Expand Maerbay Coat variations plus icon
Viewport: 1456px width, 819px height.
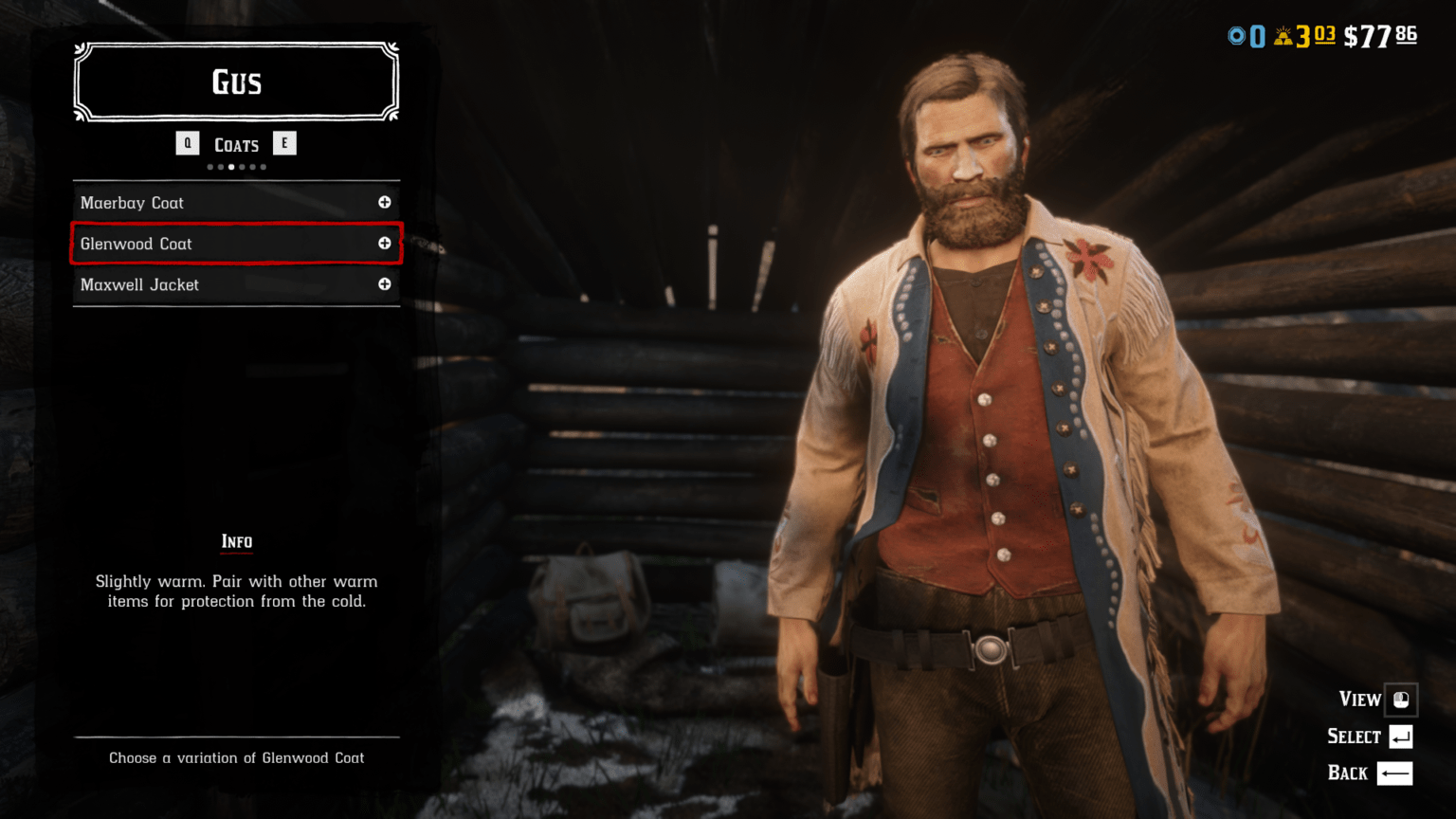point(385,202)
